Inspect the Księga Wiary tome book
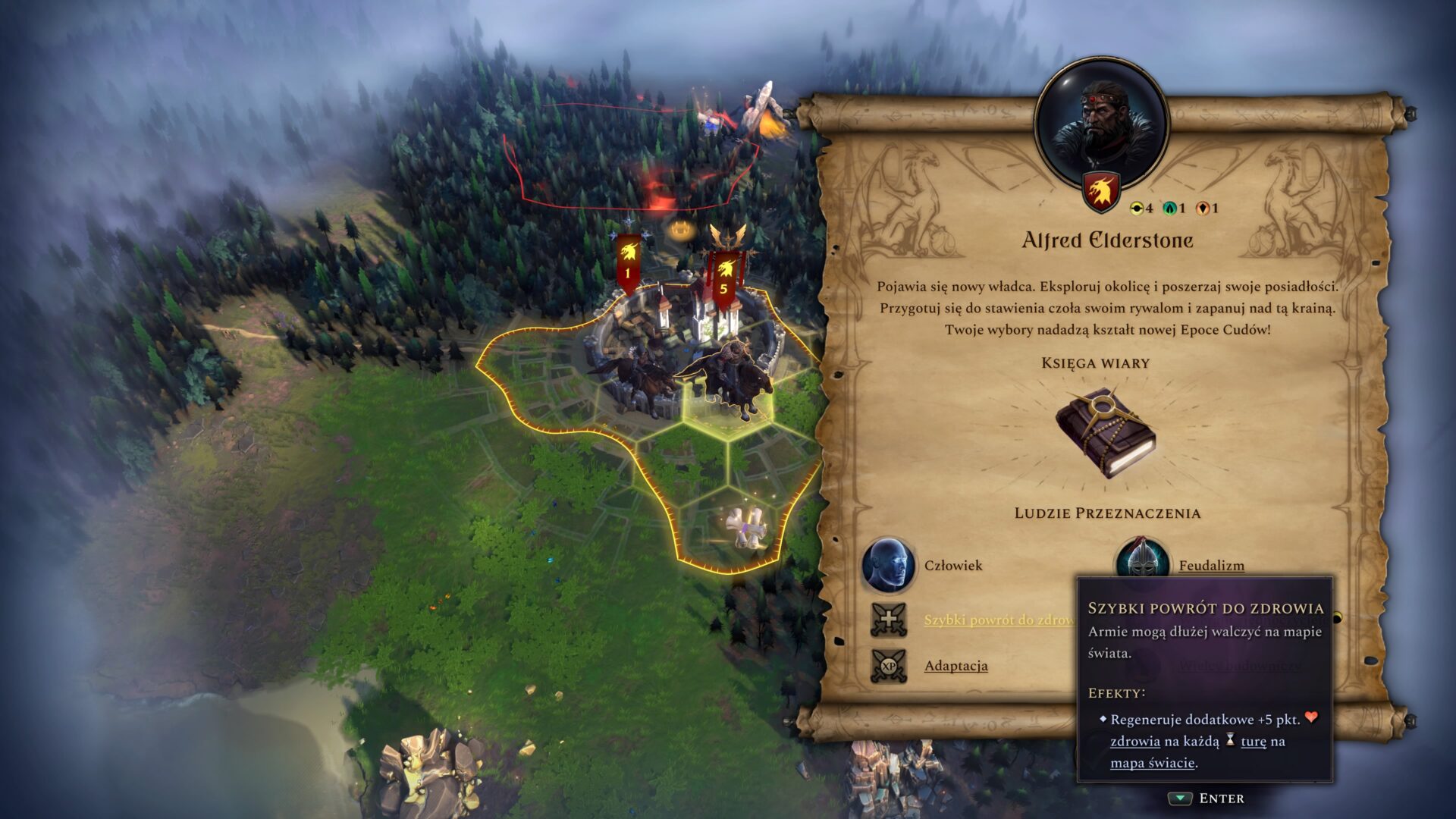 pos(1105,432)
